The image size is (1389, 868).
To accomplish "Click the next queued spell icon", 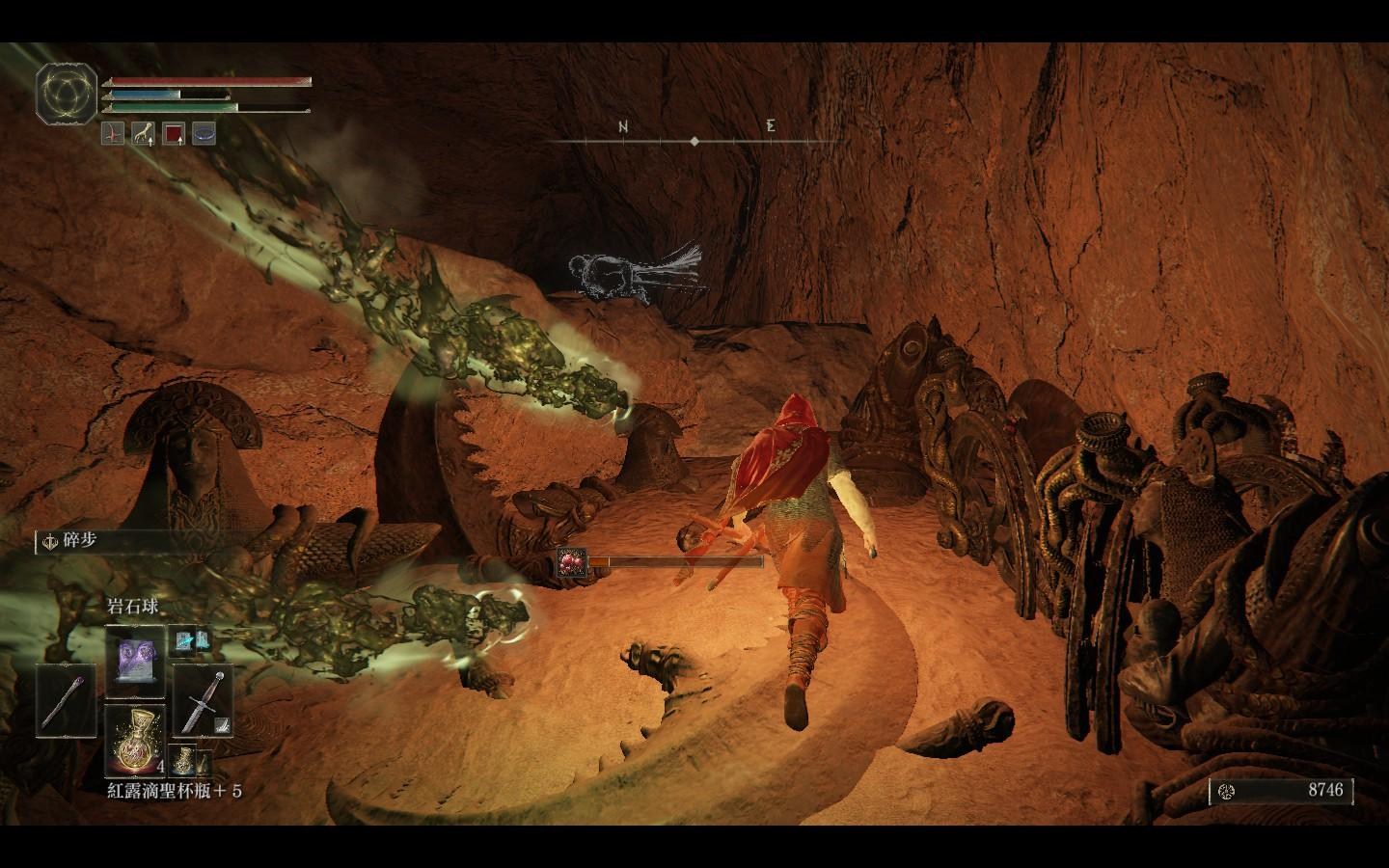I will [183, 639].
